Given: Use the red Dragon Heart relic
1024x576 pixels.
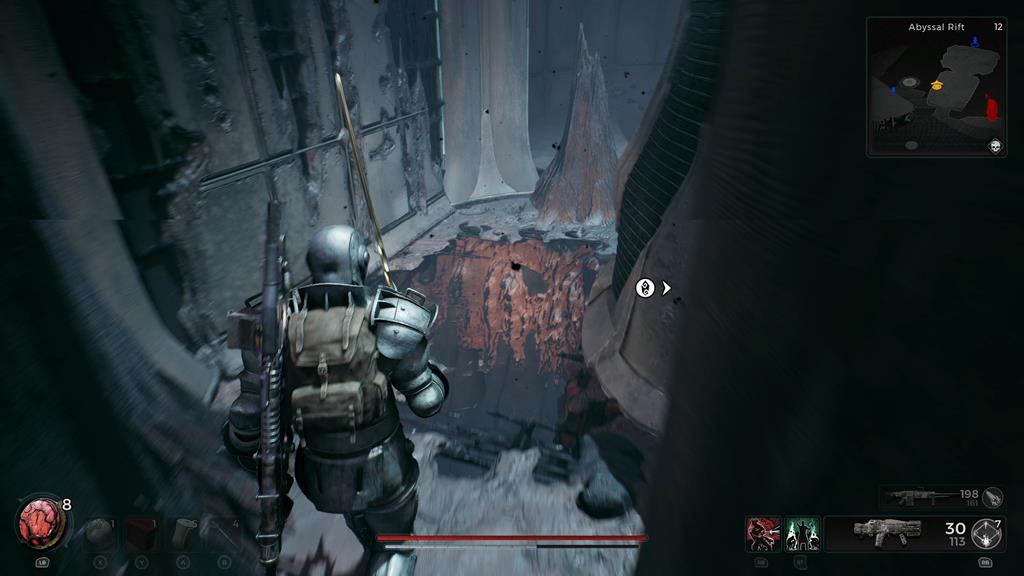Looking at the screenshot, I should (40, 522).
